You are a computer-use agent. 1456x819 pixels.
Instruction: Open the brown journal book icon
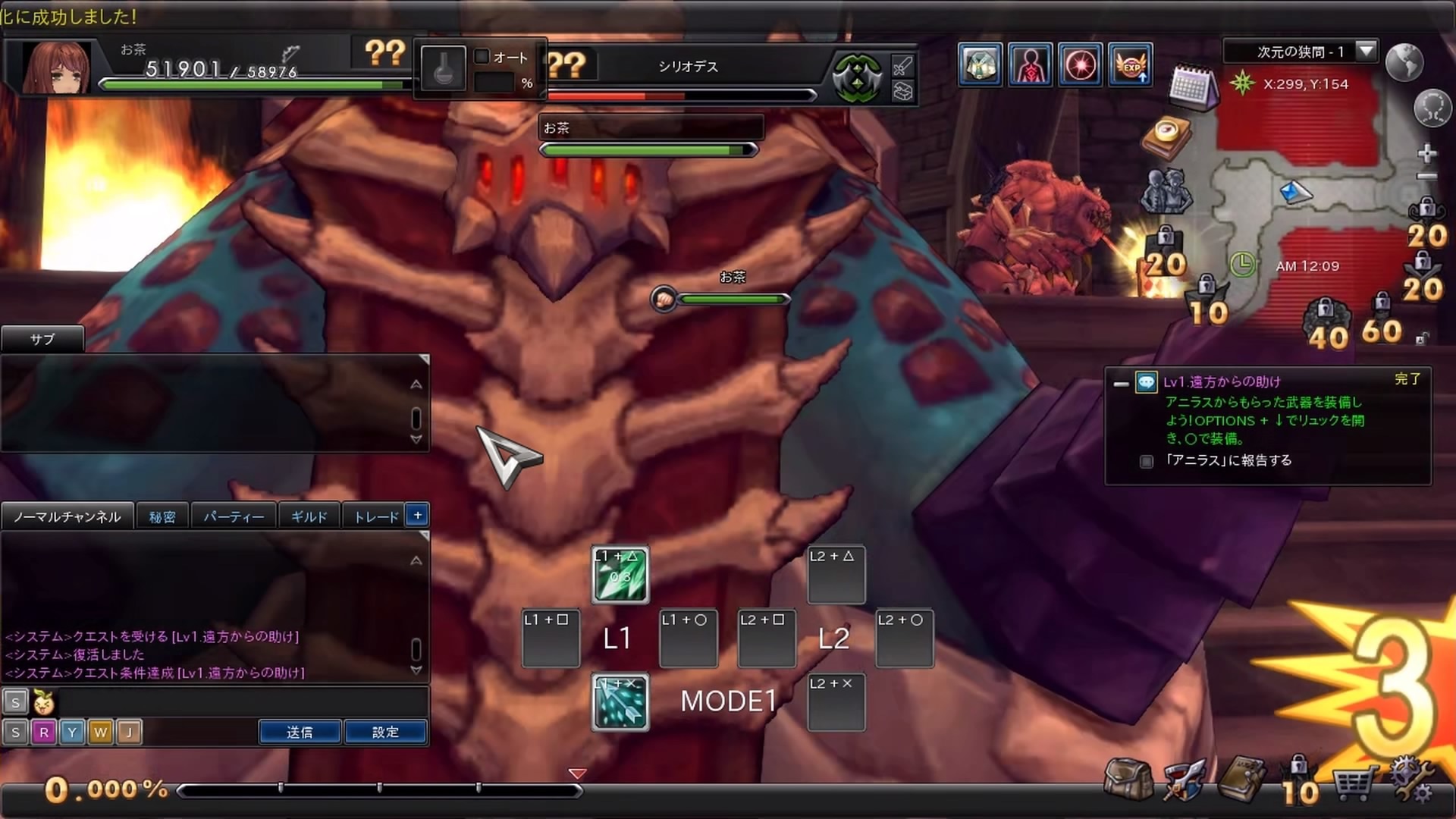tap(1241, 779)
